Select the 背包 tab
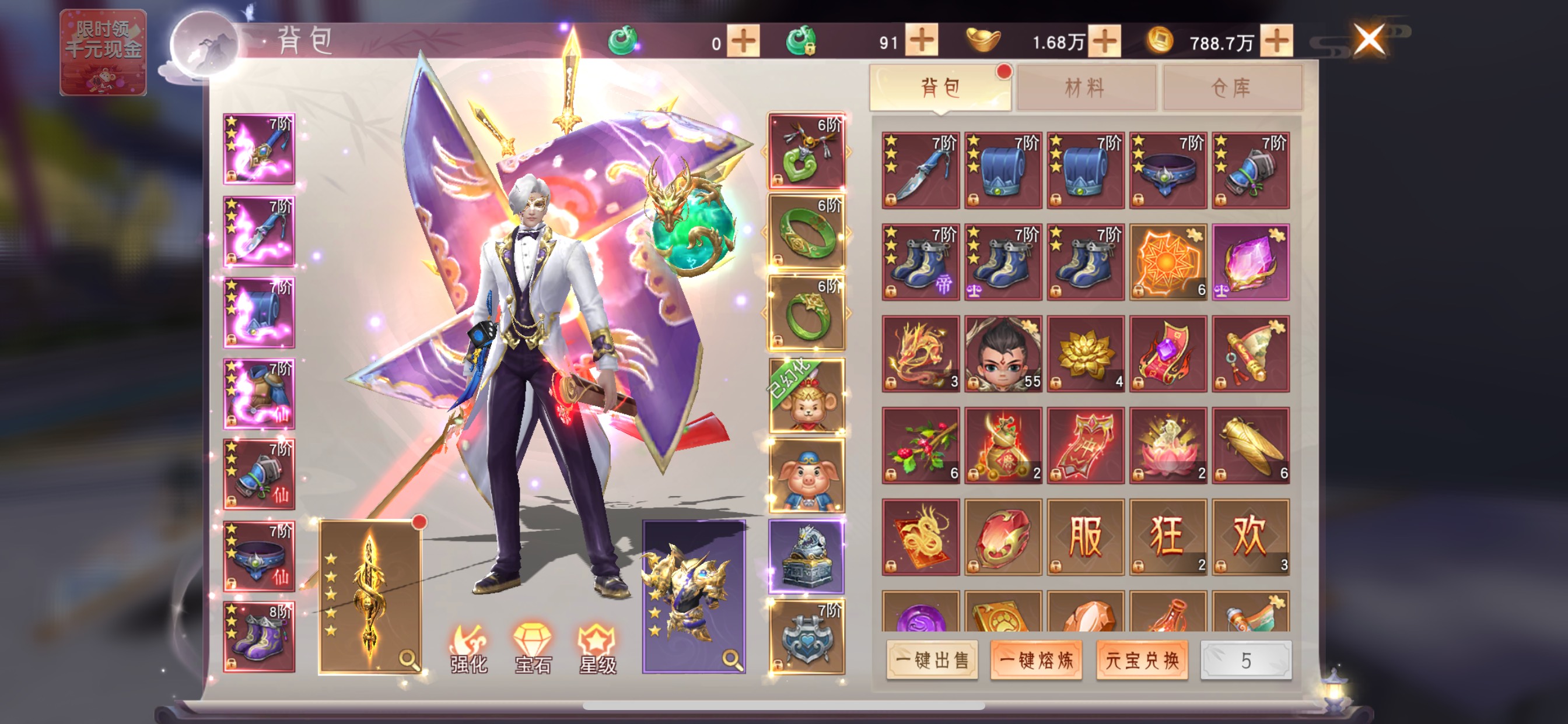The image size is (1568, 724). pos(940,88)
